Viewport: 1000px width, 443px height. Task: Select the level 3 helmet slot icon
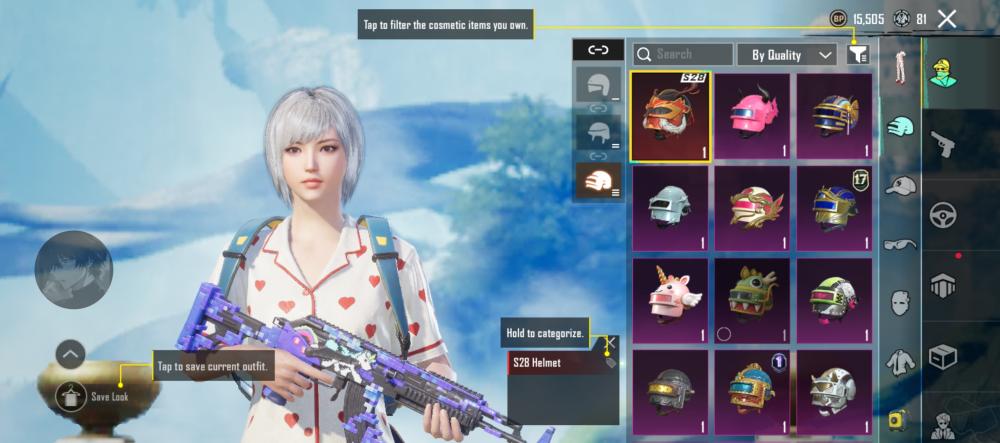point(599,180)
